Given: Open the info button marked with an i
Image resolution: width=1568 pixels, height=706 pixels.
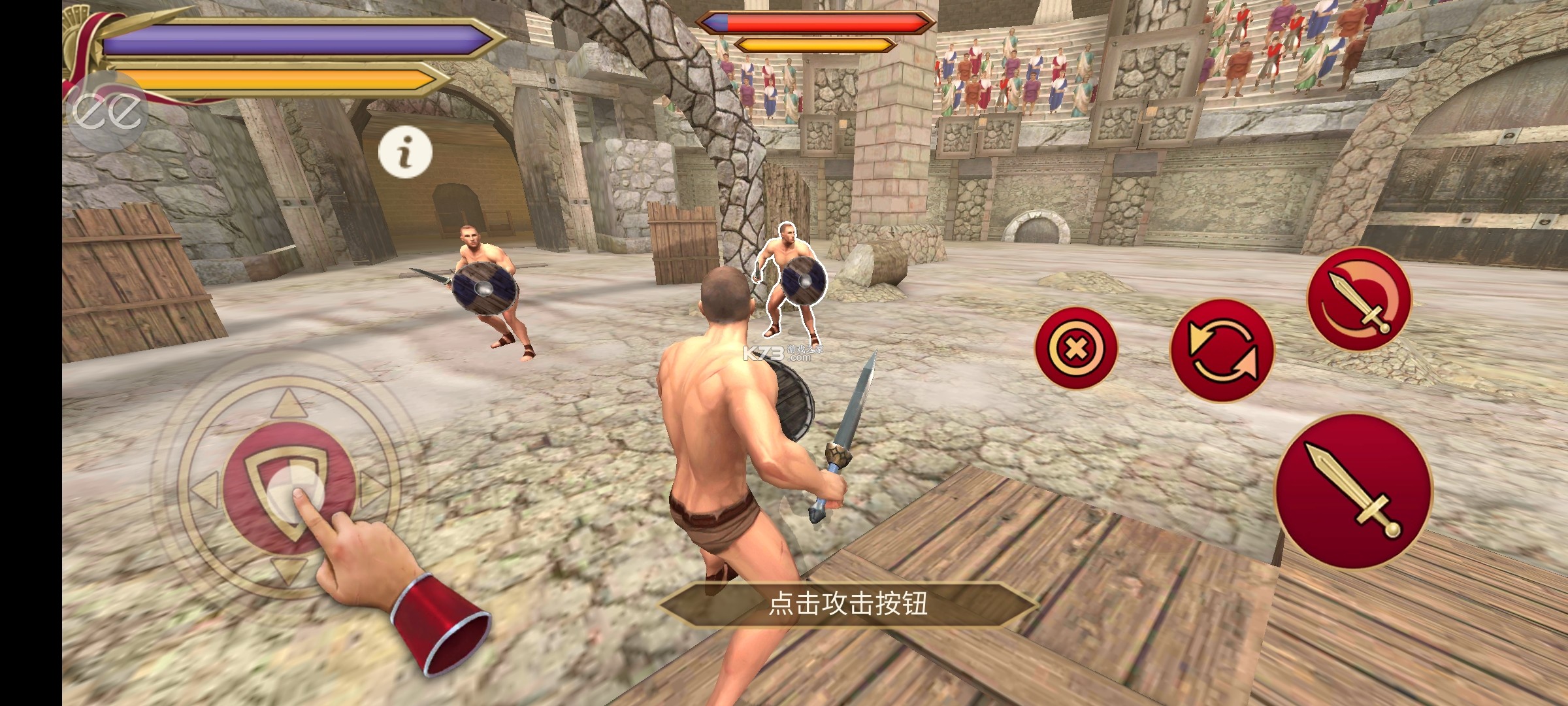Looking at the screenshot, I should coord(405,152).
